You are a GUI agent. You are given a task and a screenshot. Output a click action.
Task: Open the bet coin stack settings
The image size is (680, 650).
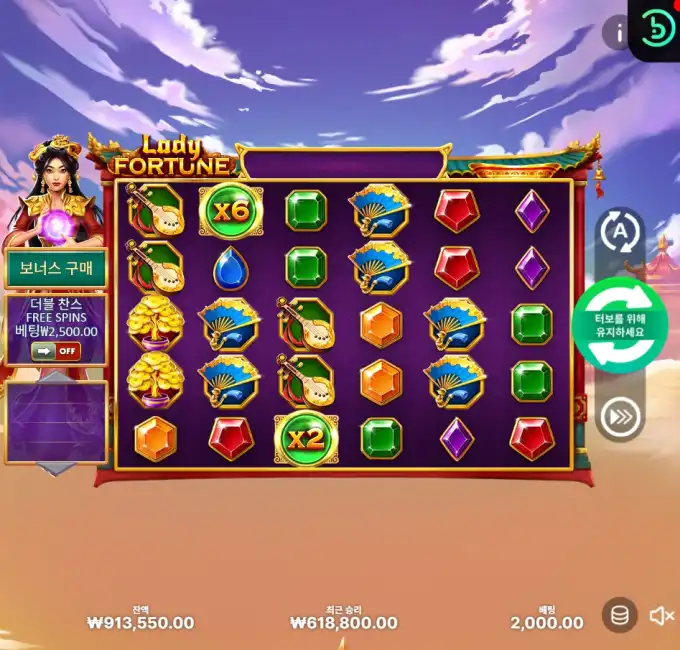click(x=620, y=615)
